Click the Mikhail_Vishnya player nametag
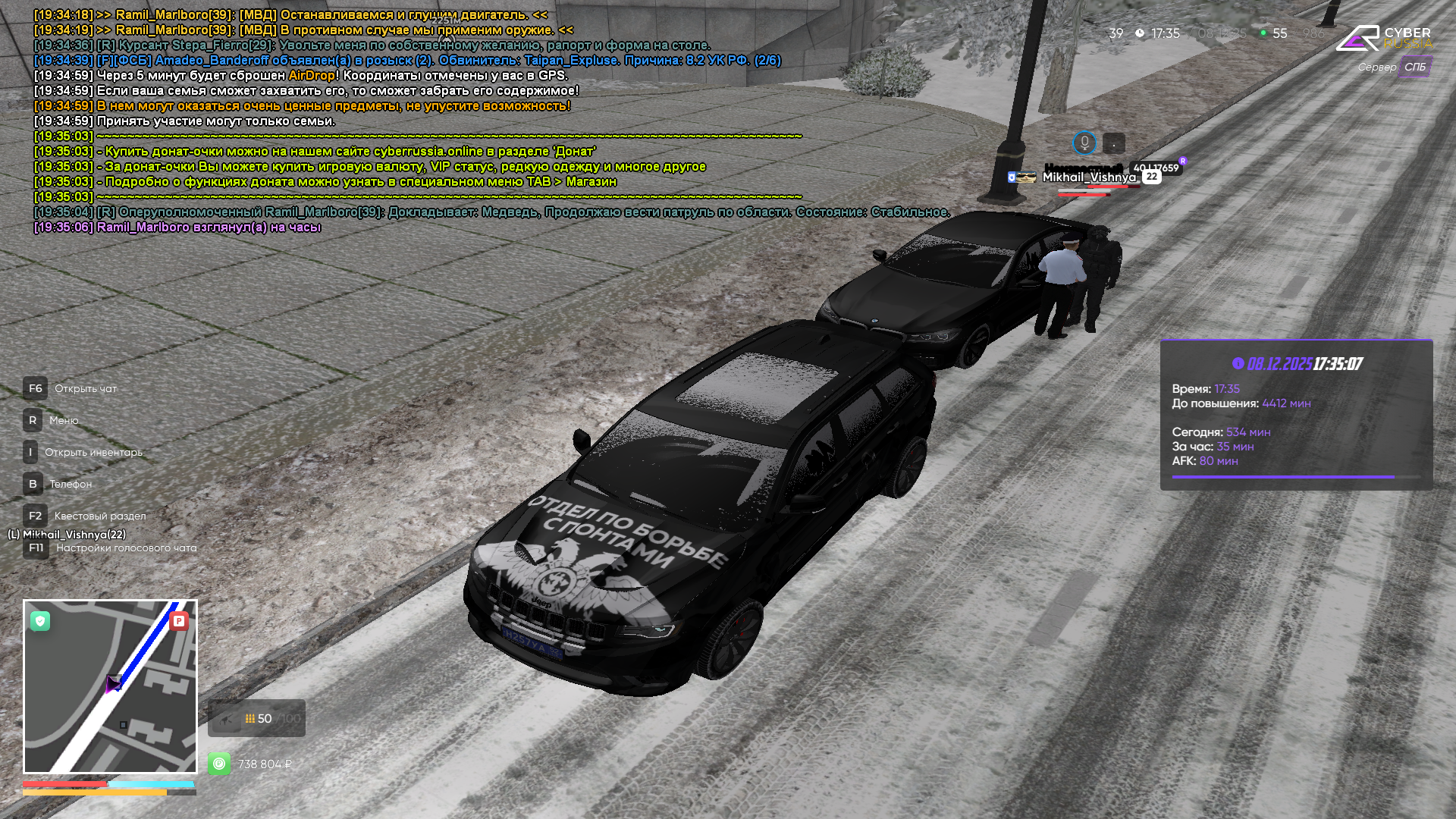 (x=1088, y=177)
